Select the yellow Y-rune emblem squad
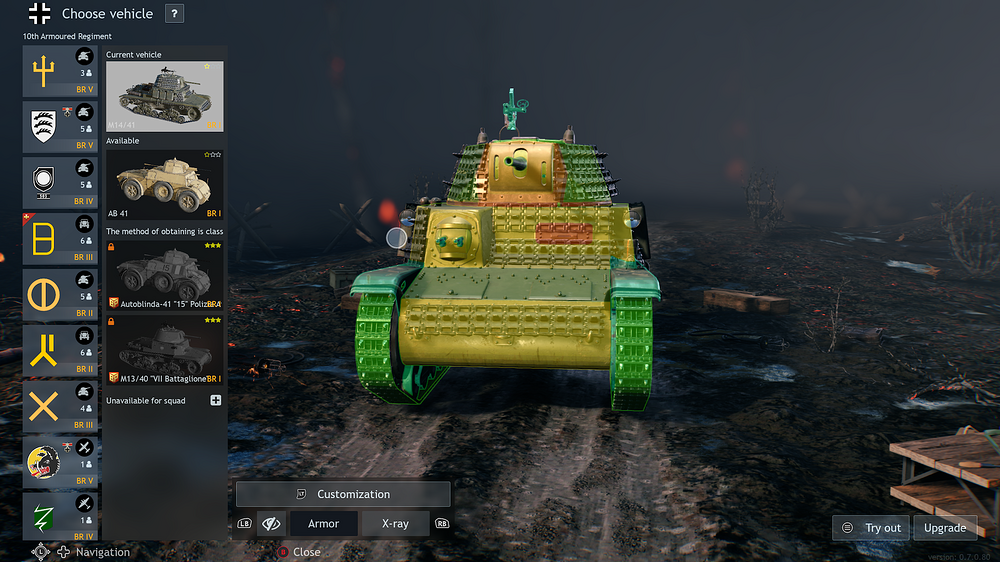The height and width of the screenshot is (562, 1000). [x=60, y=351]
